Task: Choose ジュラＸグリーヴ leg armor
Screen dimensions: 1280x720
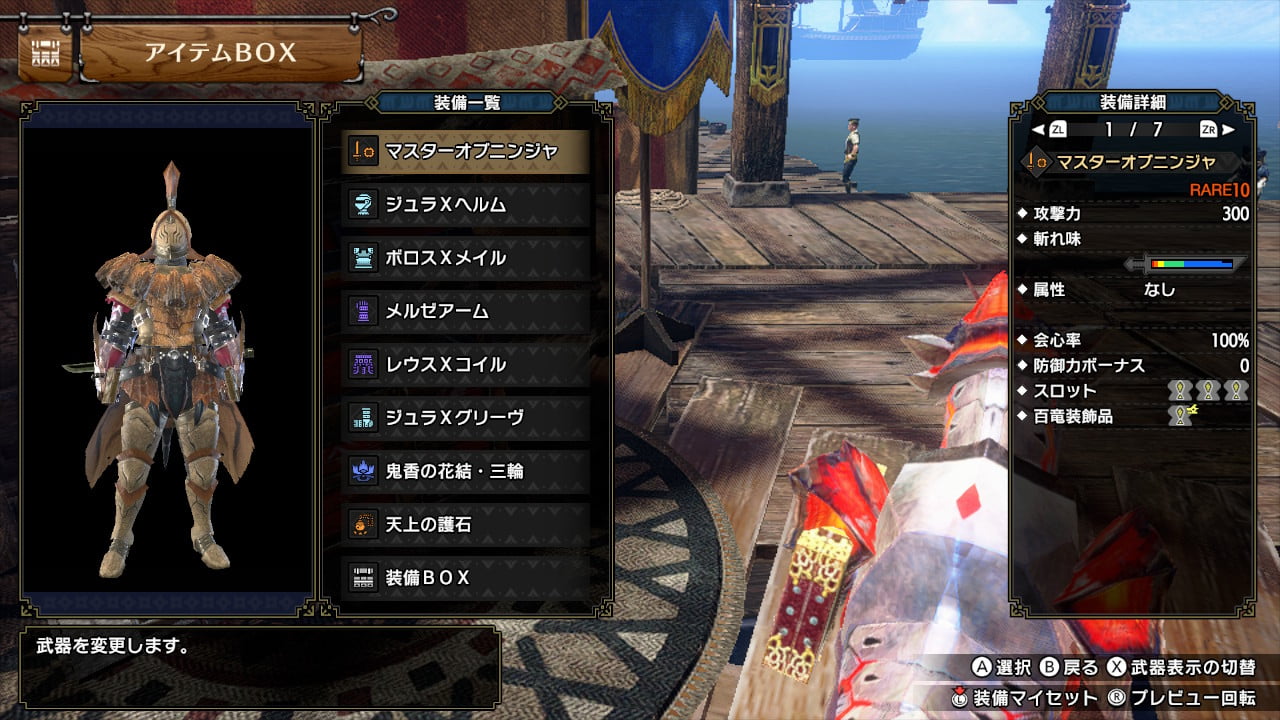Action: point(466,417)
